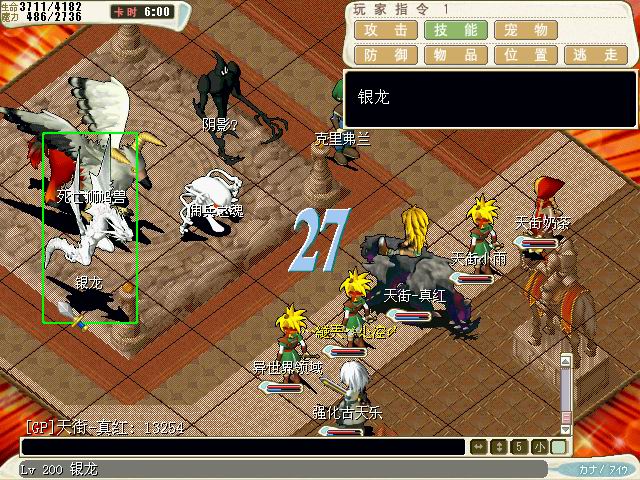The image size is (640, 480).
Task: Click the chat scrollbar down arrow
Action: pyautogui.click(x=566, y=428)
